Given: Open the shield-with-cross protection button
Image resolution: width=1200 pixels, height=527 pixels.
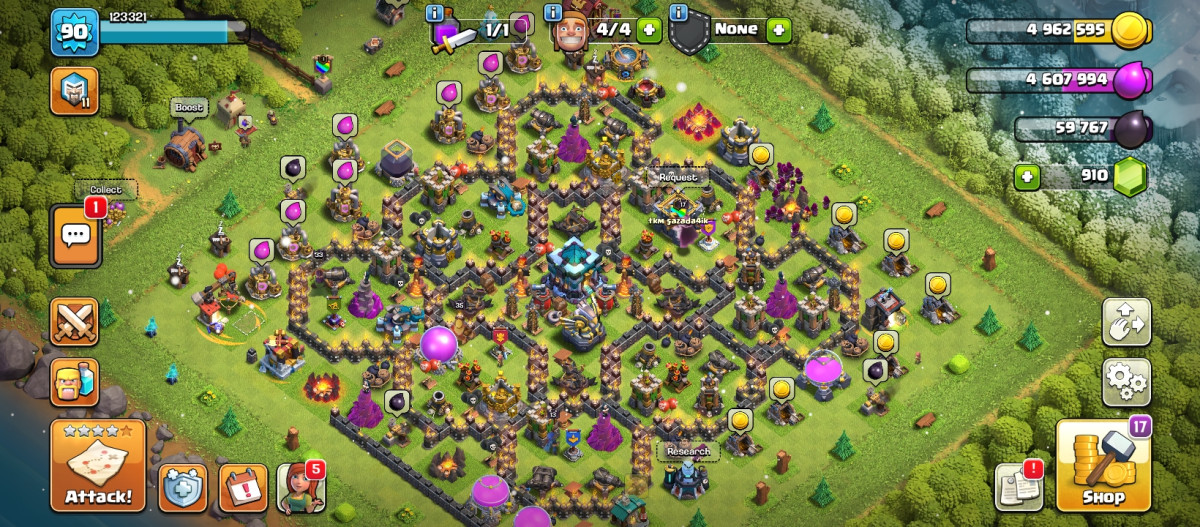Looking at the screenshot, I should pos(183,488).
